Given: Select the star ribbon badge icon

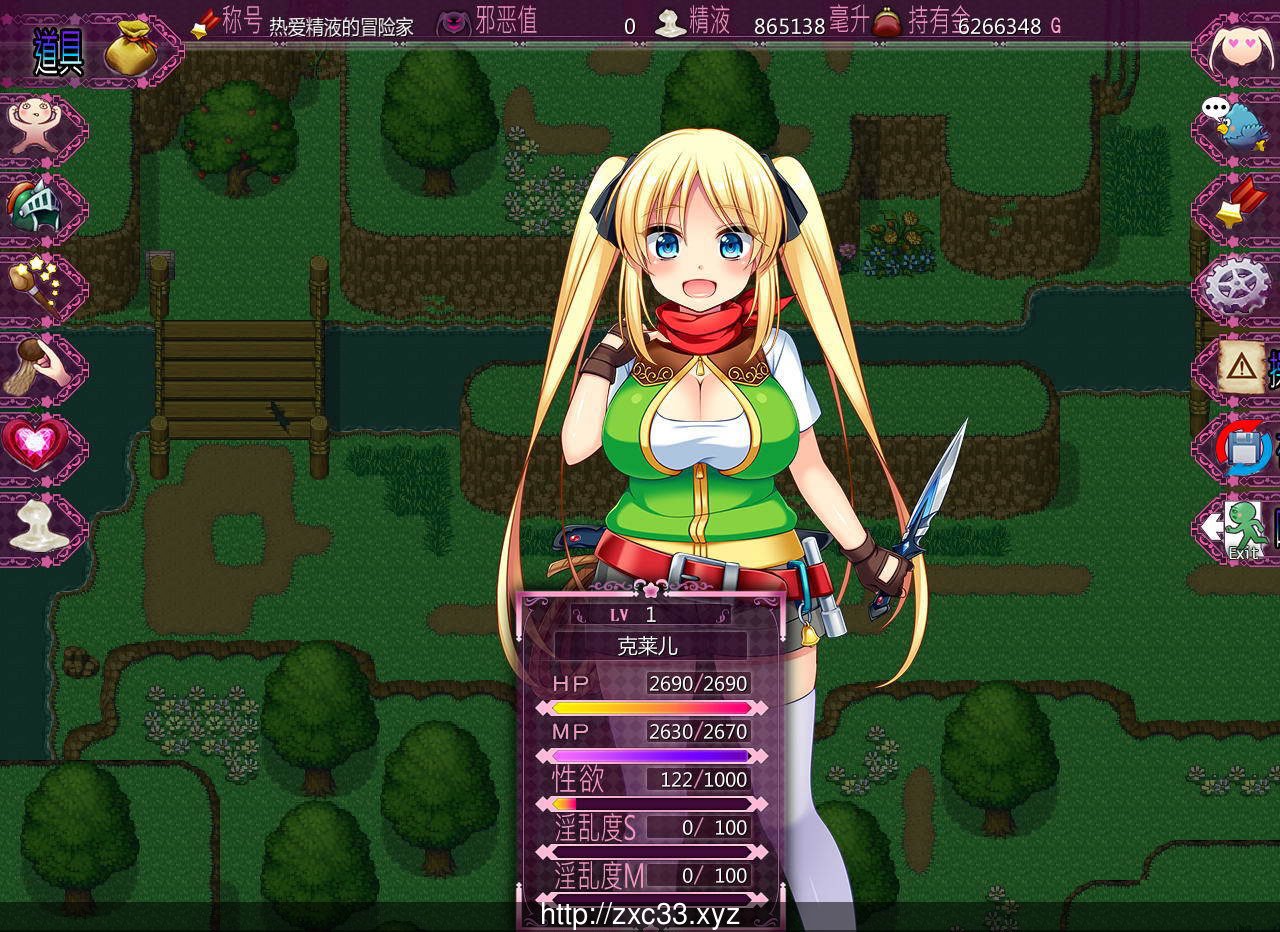Looking at the screenshot, I should click(1237, 207).
